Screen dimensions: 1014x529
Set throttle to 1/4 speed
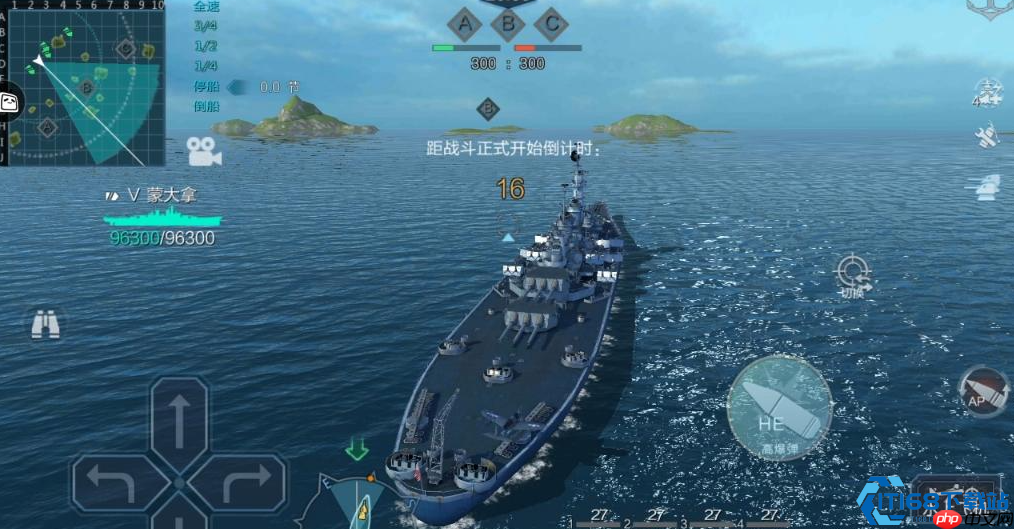tap(206, 66)
